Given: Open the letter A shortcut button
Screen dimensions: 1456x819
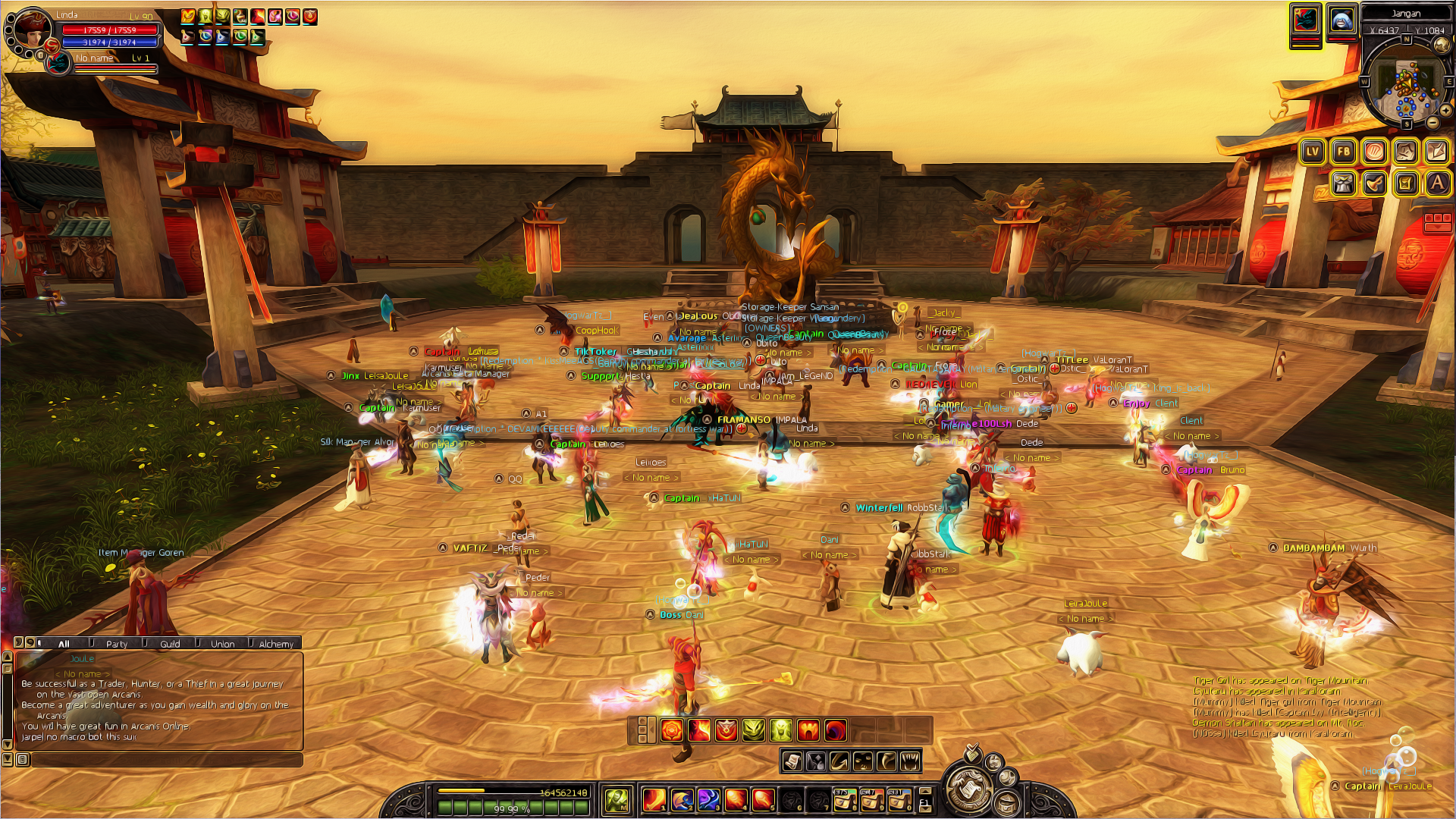Looking at the screenshot, I should tap(1437, 184).
